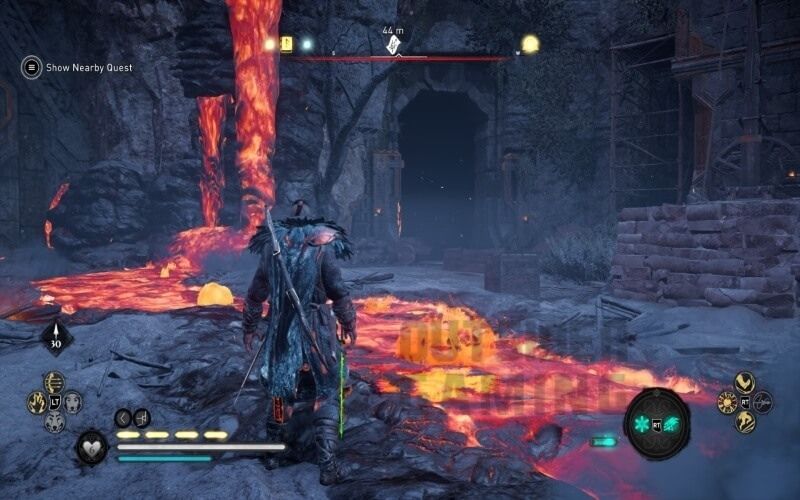Activate the striped circle ability at wheel top

point(54,382)
